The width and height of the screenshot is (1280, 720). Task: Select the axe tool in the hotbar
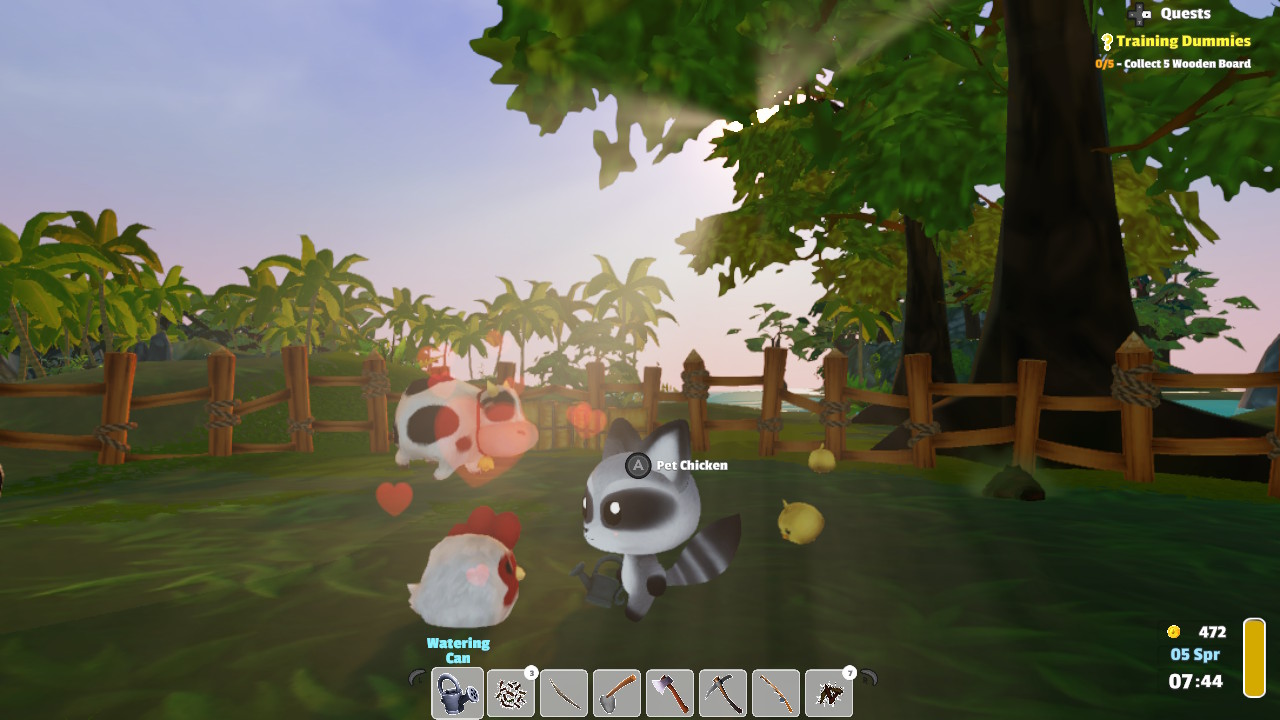(x=668, y=692)
